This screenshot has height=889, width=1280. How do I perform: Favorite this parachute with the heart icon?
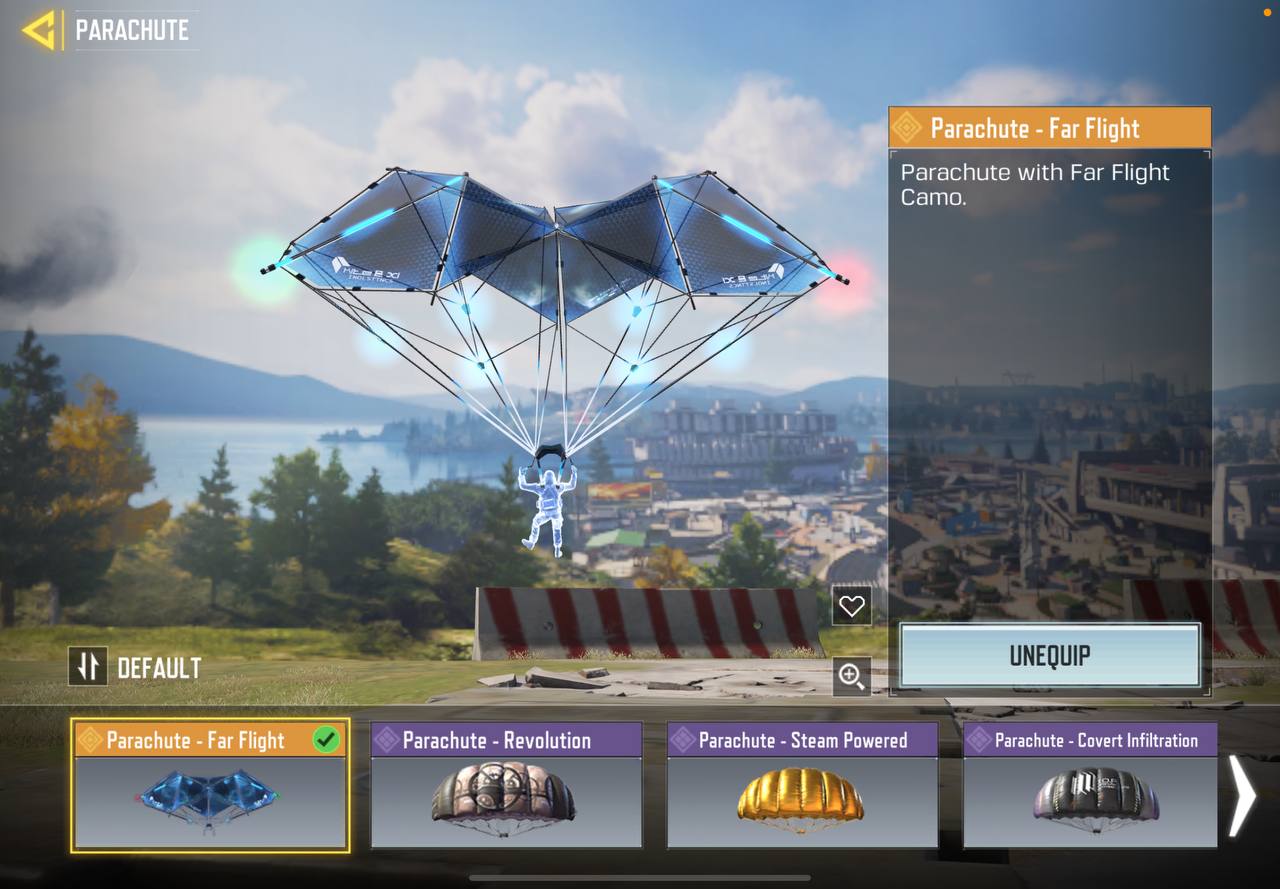pos(851,605)
